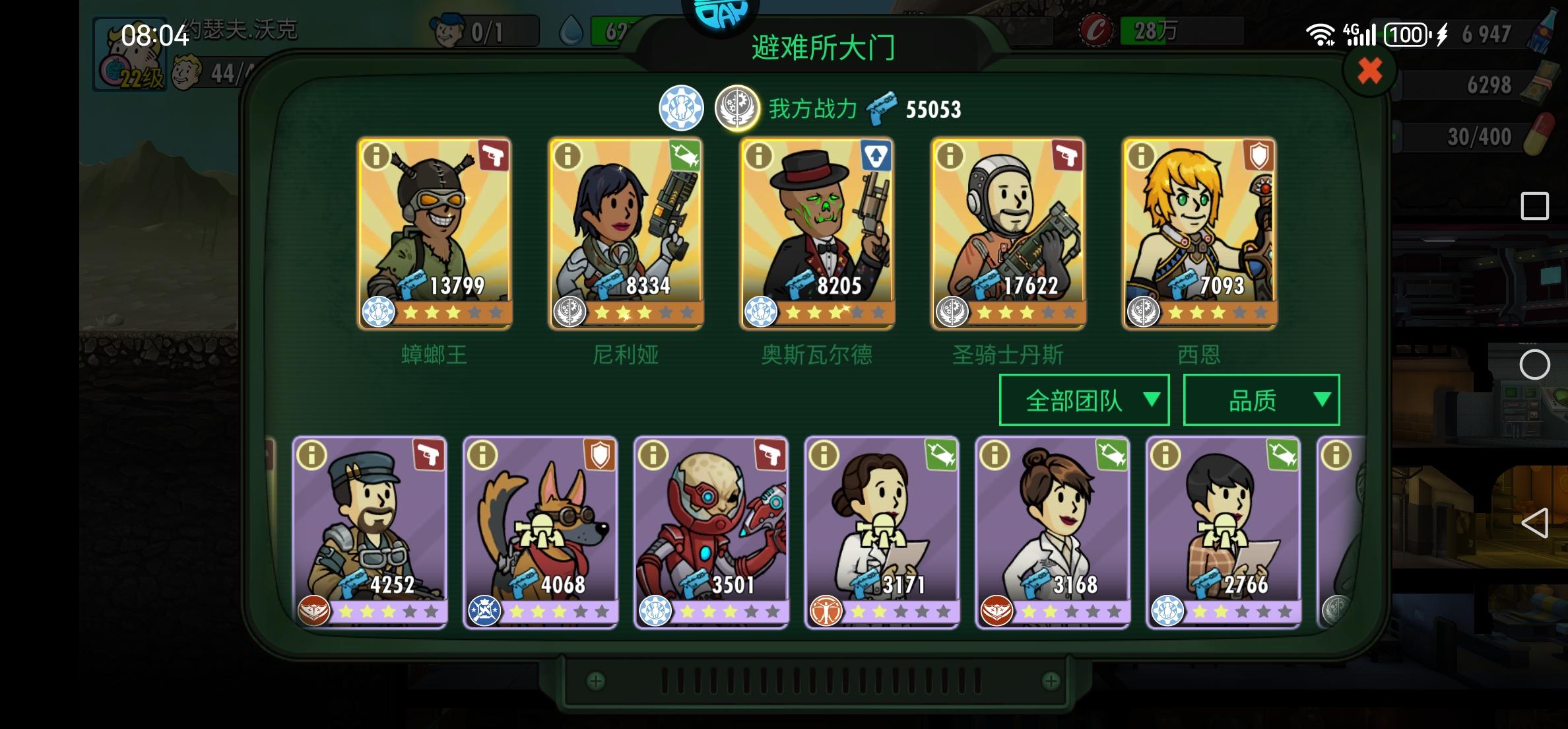1568x729 pixels.
Task: Select 圣骑士丹斯 as a squad member
Action: pos(1009,231)
